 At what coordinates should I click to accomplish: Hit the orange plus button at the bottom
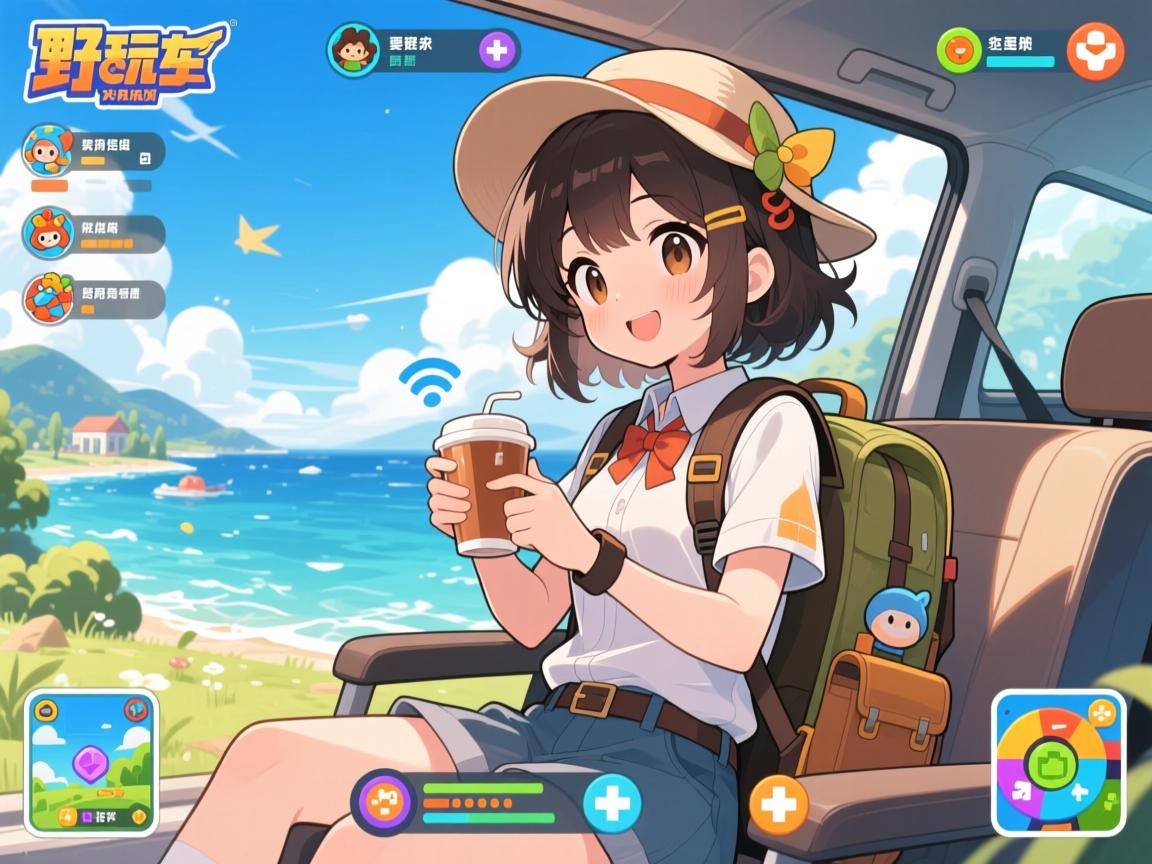[x=779, y=803]
